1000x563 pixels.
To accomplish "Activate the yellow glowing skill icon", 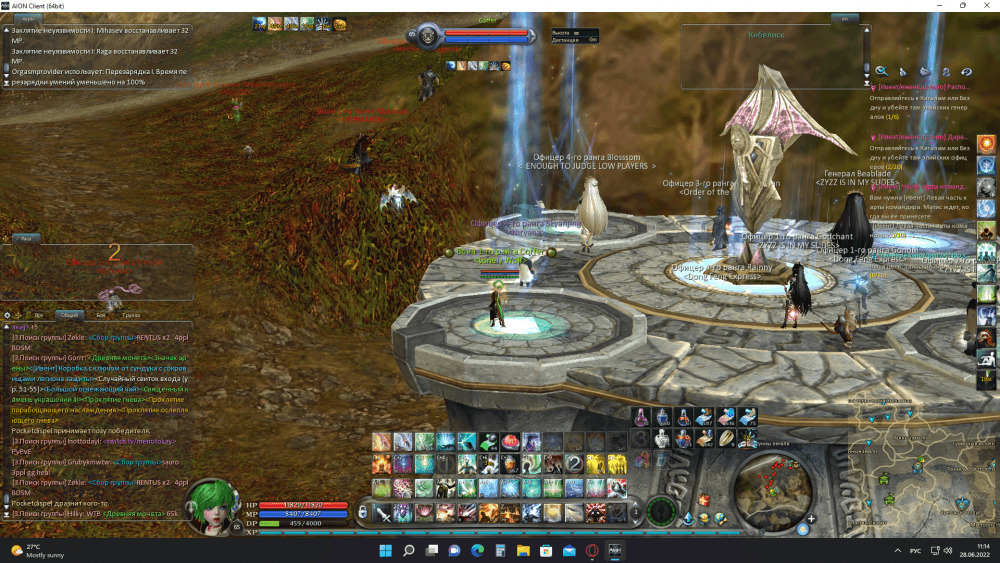I will point(598,464).
